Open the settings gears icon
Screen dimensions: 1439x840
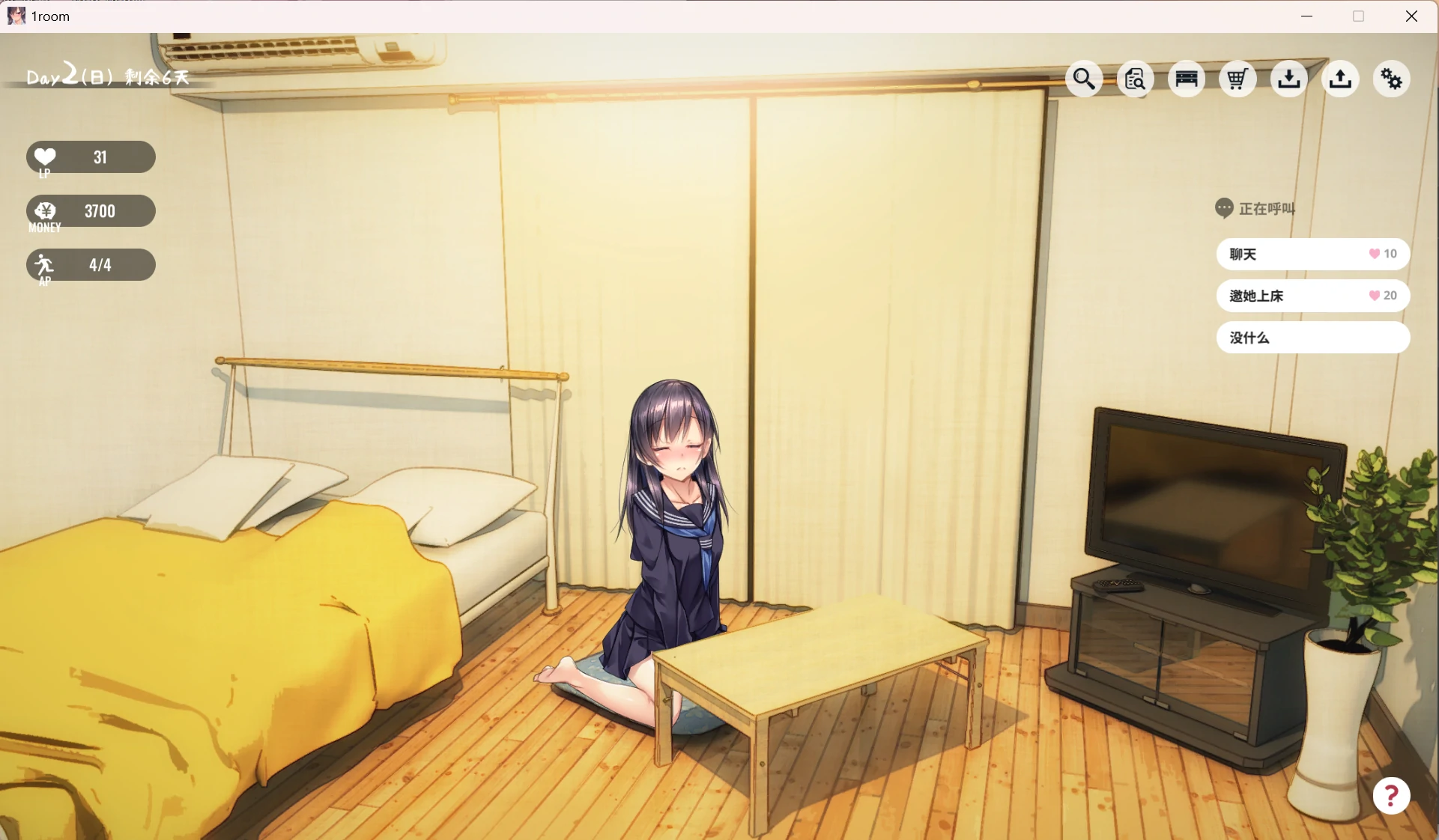pos(1390,79)
